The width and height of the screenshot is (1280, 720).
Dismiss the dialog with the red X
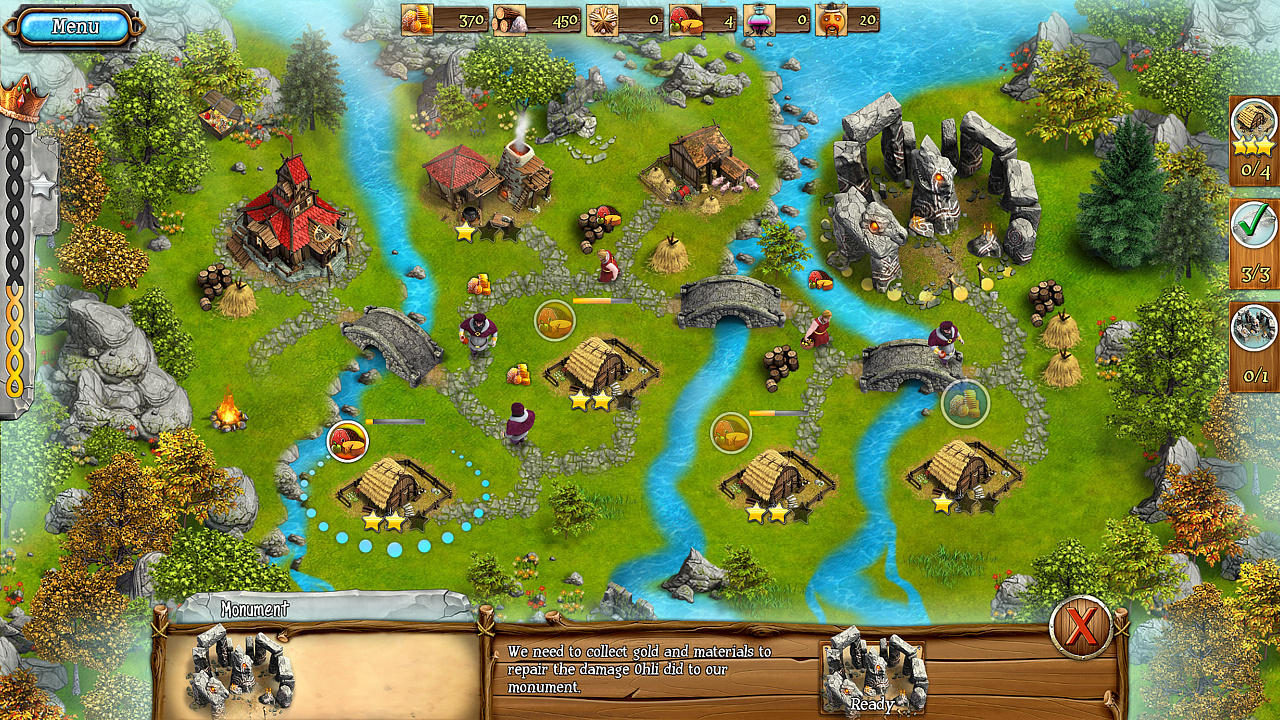pos(1082,628)
